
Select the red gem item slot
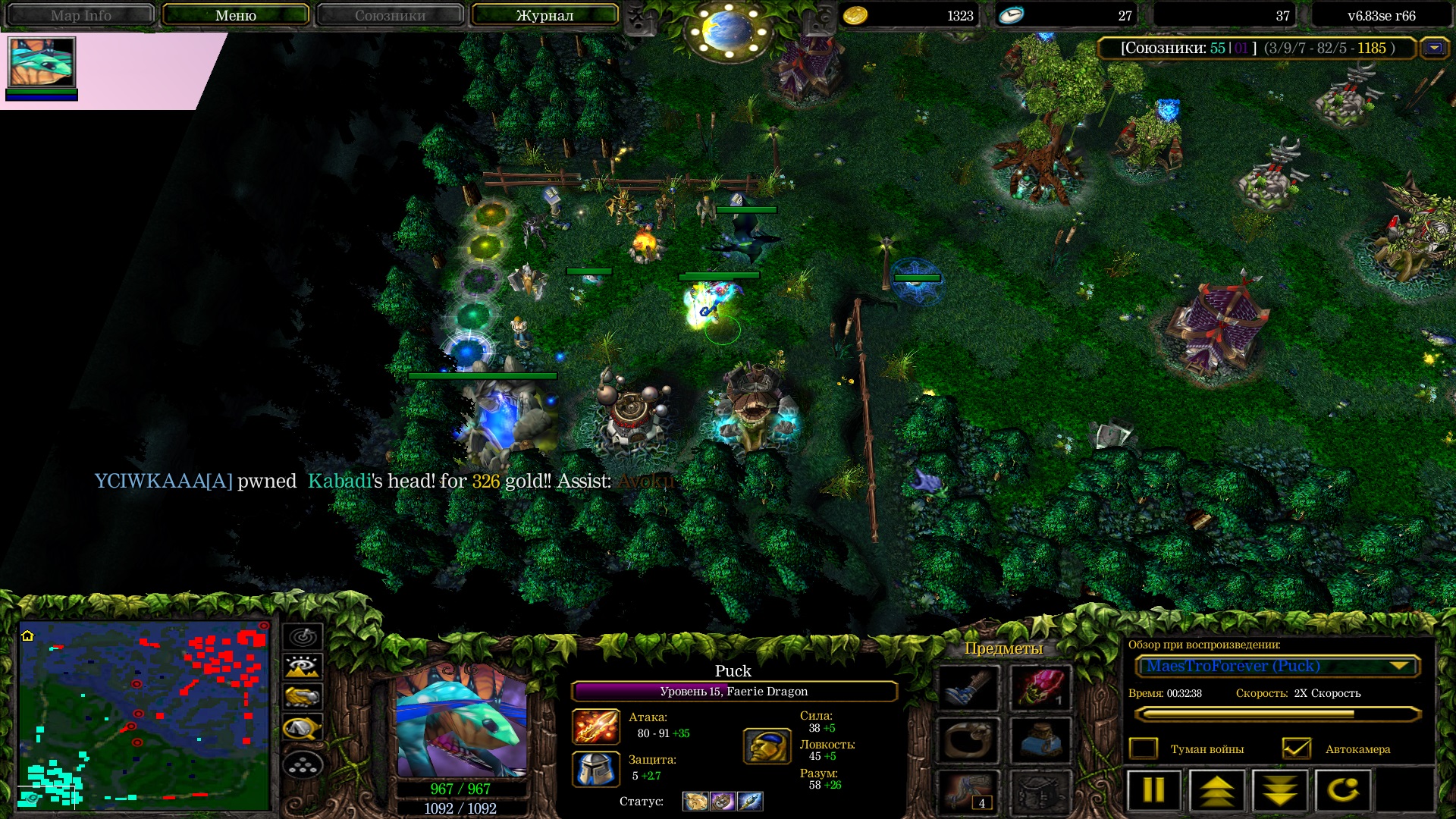[1040, 689]
